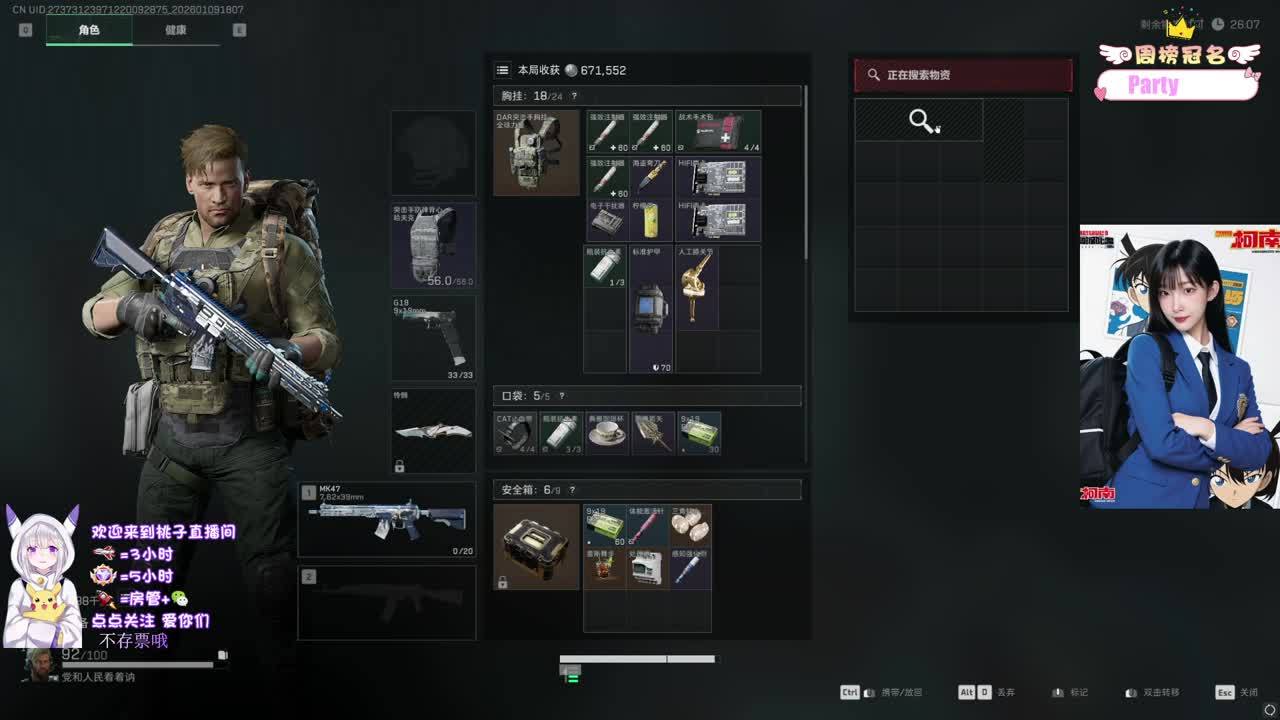Click the 正在搜索物资 search header
Image resolution: width=1280 pixels, height=720 pixels.
[962, 75]
